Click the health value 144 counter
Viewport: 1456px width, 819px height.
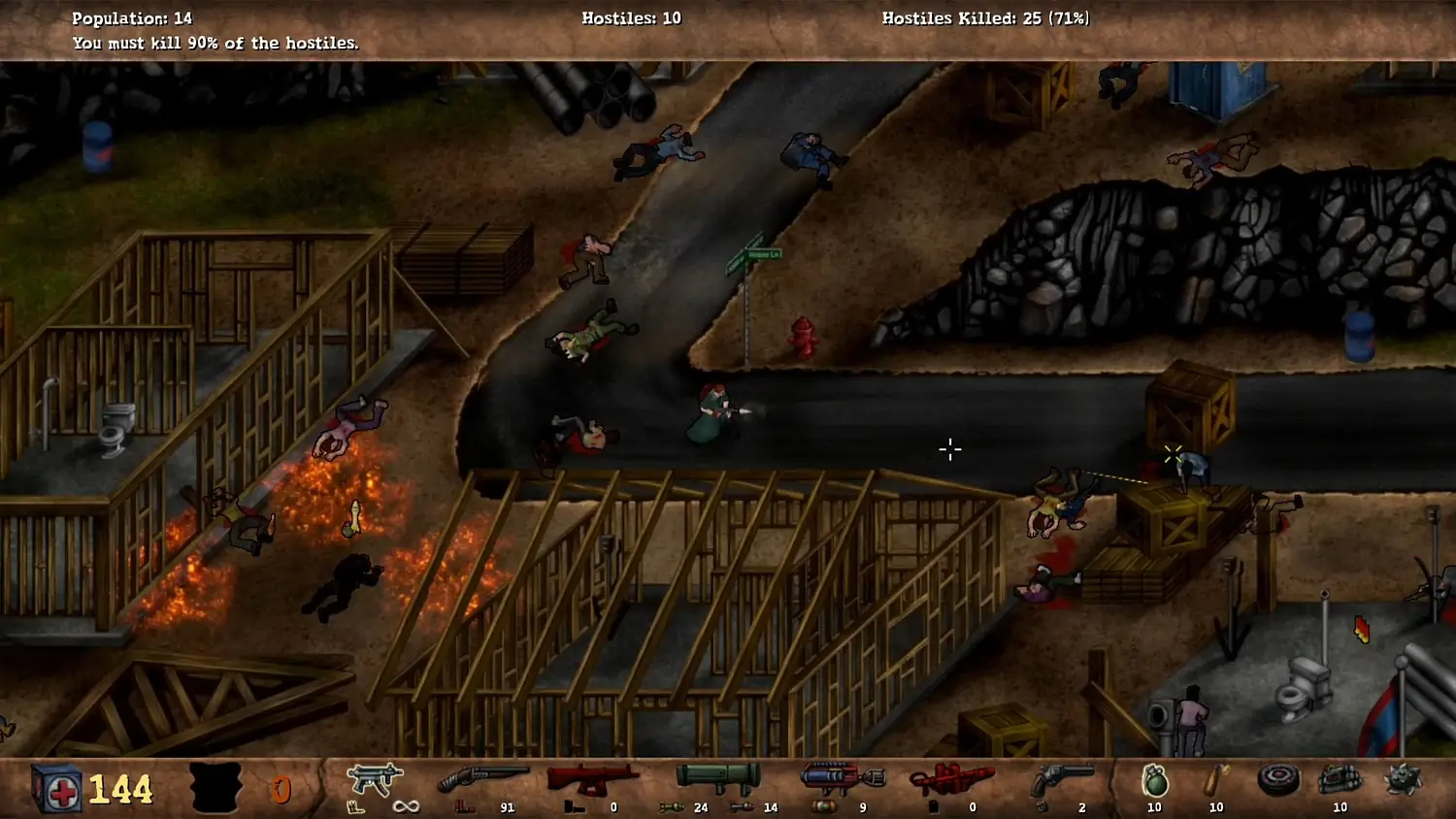point(118,789)
